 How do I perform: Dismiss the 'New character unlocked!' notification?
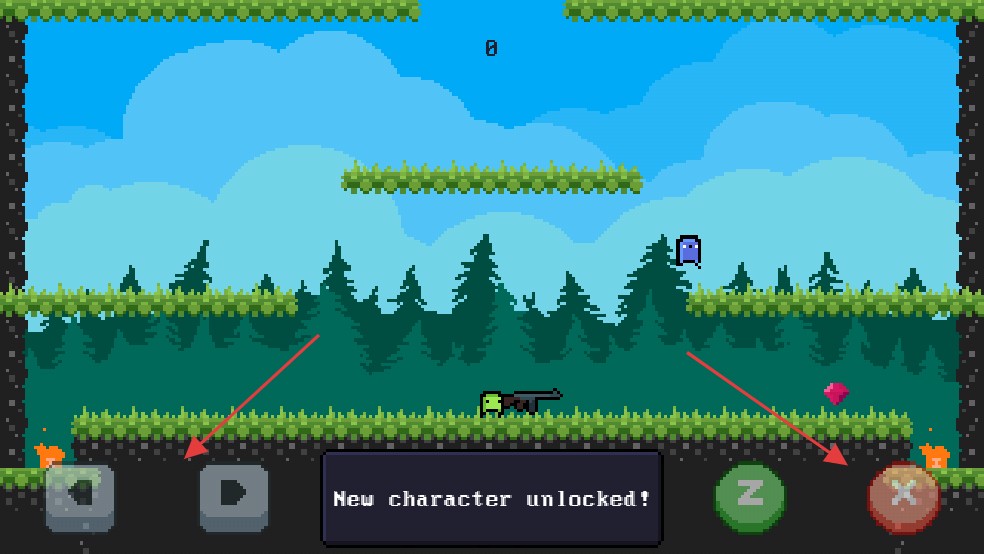[x=491, y=498]
